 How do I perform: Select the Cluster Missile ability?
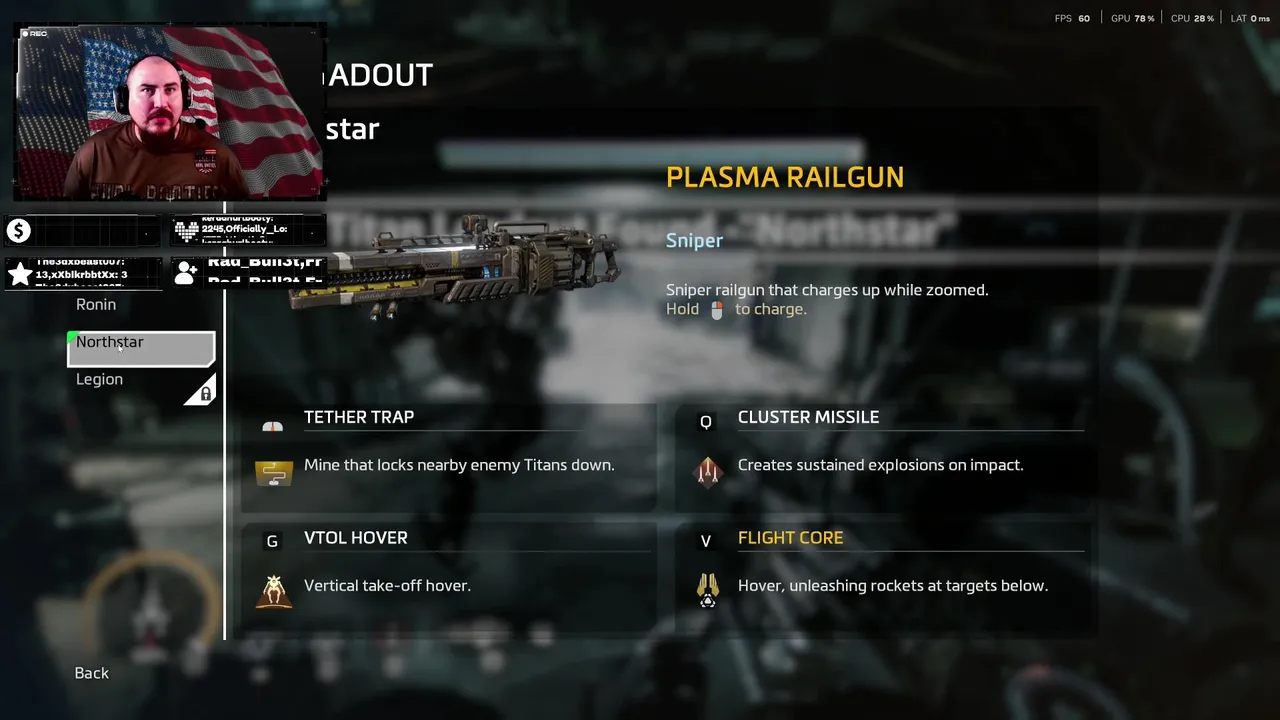[808, 418]
